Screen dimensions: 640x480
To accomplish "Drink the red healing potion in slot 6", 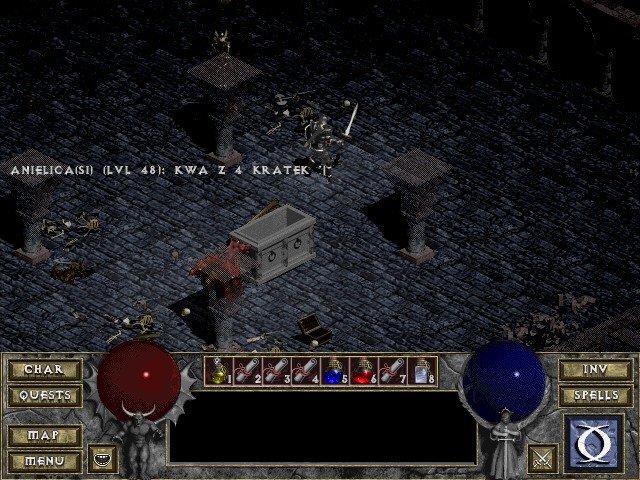I will coord(363,371).
